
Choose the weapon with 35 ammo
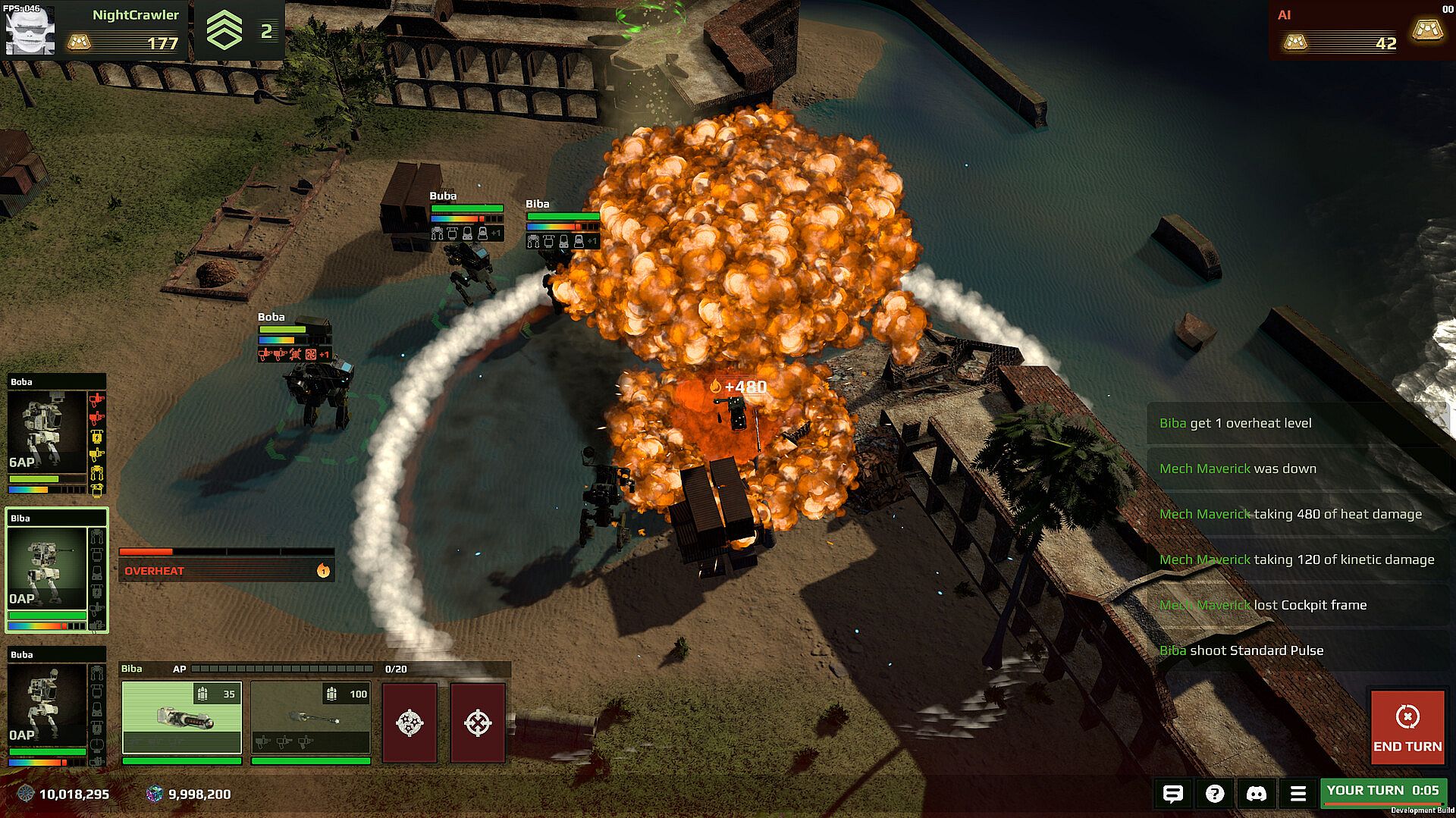coord(182,717)
